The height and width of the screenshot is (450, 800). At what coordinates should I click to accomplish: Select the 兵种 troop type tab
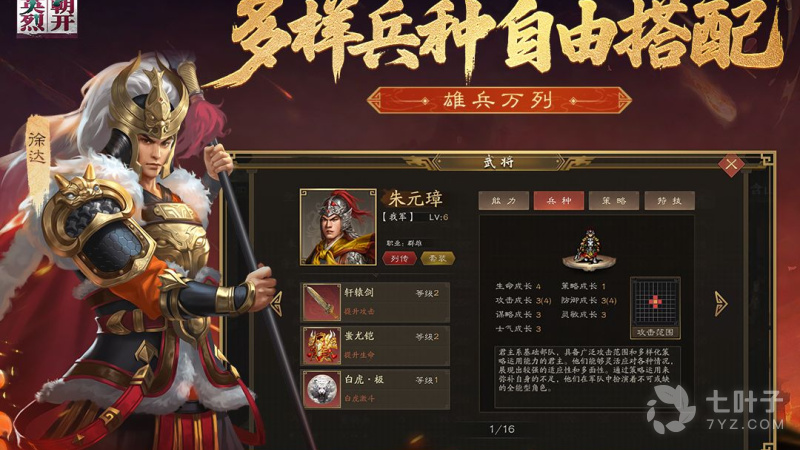pyautogui.click(x=558, y=200)
